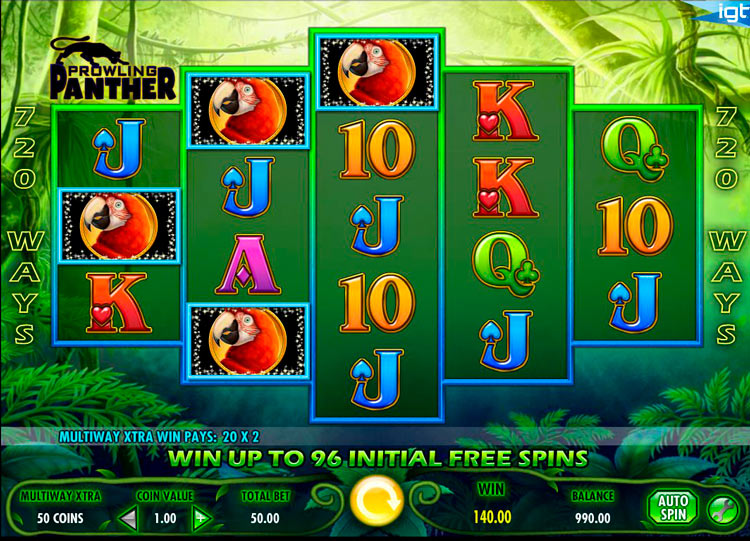Increase the coin value with plus arrow
Screen dimensions: 750x541
[x=200, y=518]
